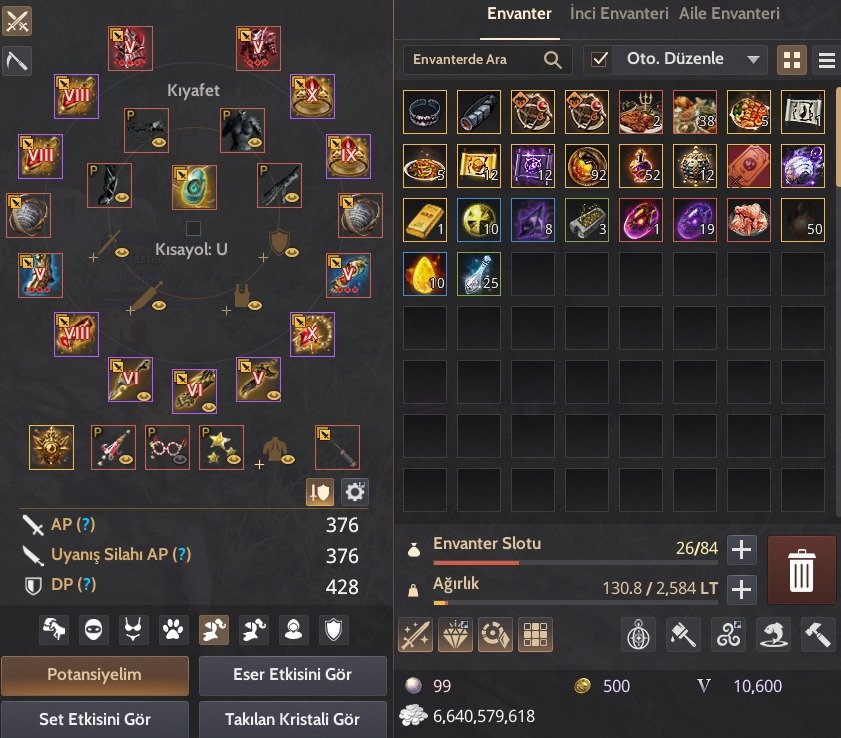Show Eser Etkisini Gör details
This screenshot has height=738, width=841.
click(x=292, y=675)
